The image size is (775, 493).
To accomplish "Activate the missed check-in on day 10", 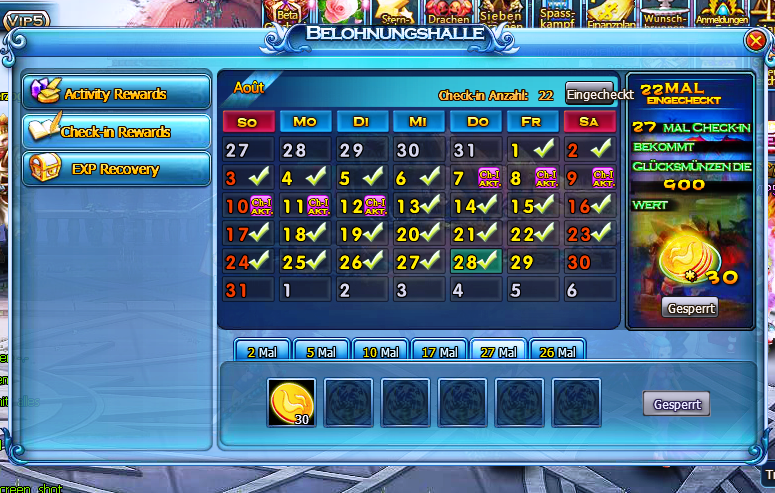I will (x=261, y=207).
